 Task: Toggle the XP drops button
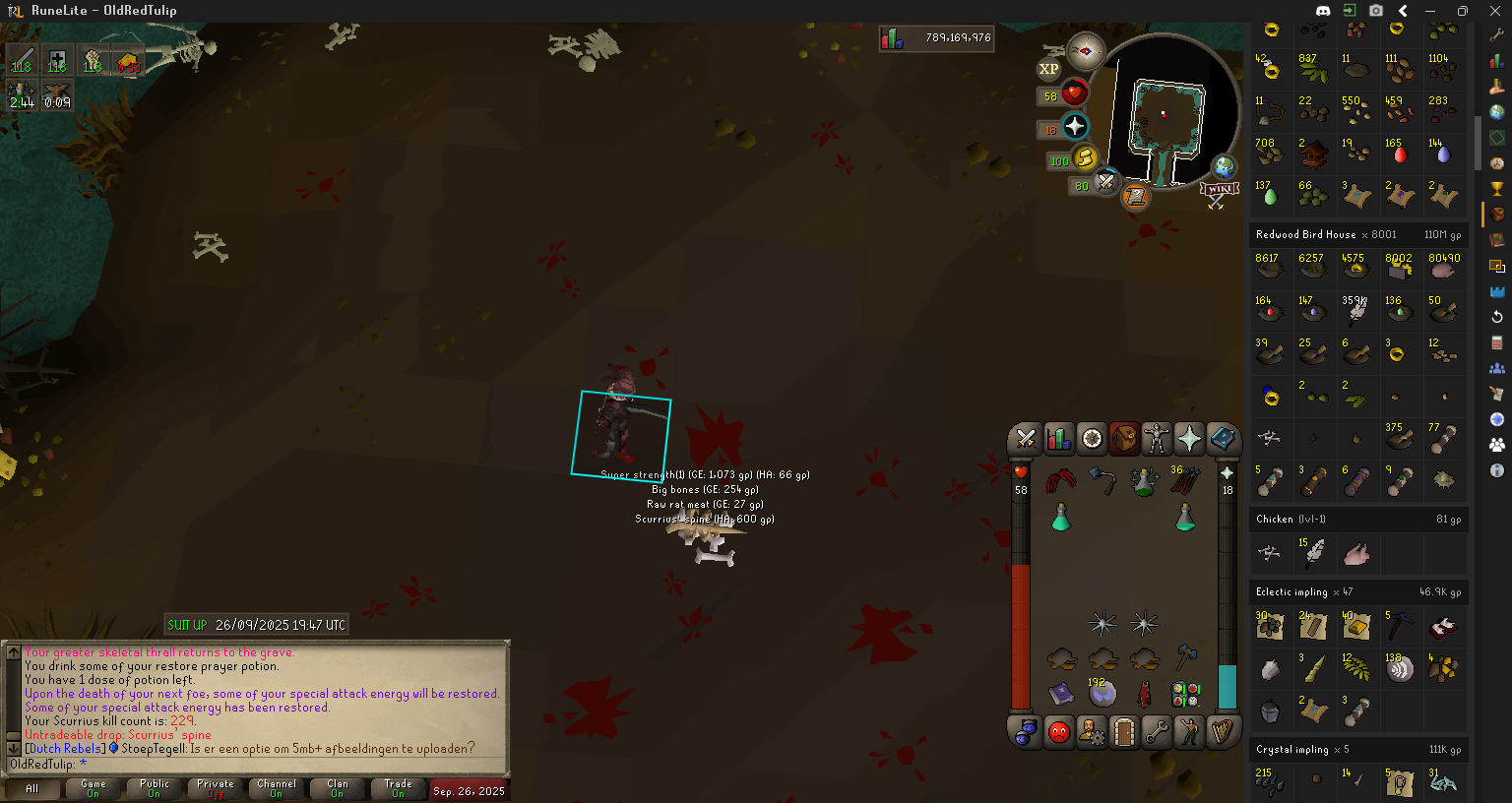click(1049, 69)
